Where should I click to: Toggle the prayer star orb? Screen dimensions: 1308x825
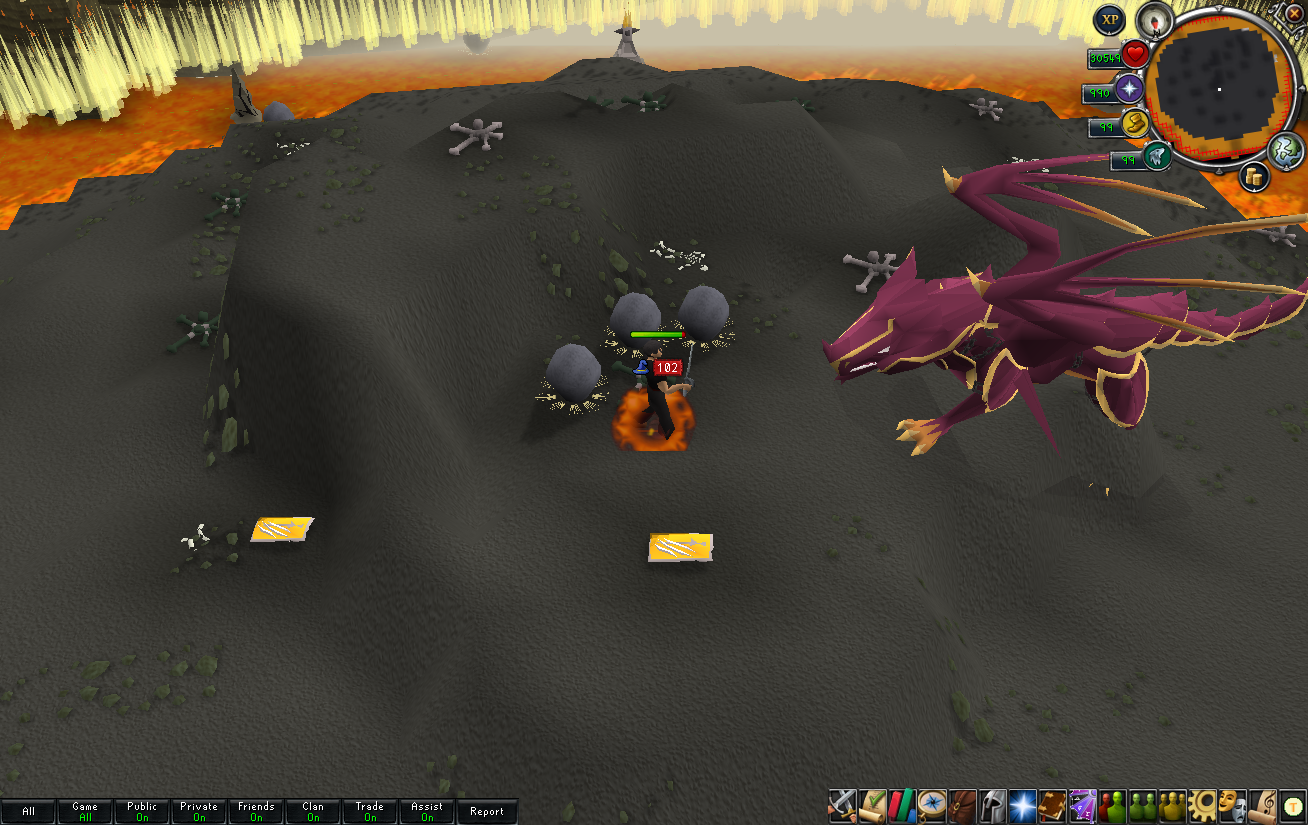pyautogui.click(x=1130, y=89)
